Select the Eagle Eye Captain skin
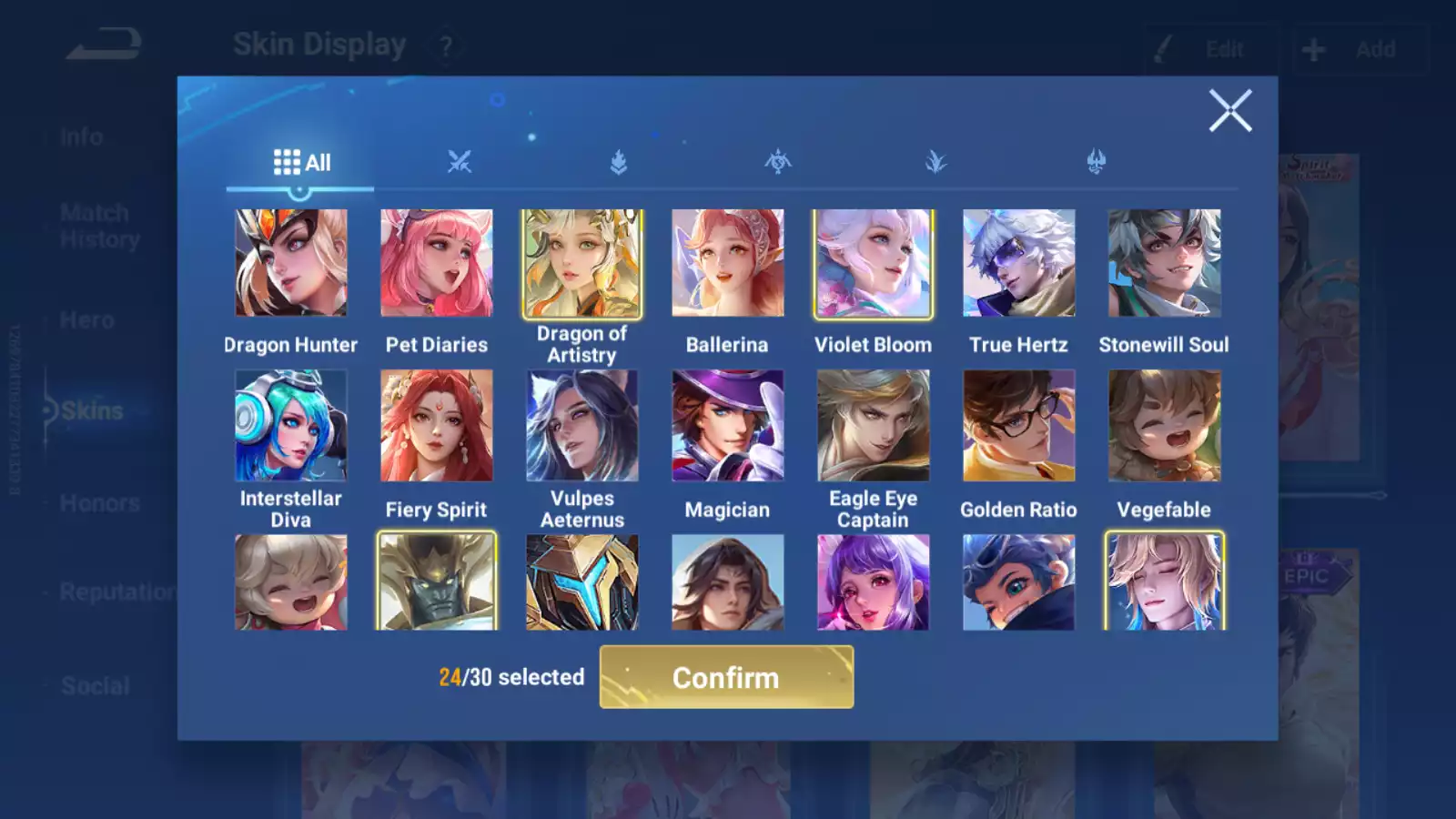This screenshot has height=819, width=1456. 874,425
